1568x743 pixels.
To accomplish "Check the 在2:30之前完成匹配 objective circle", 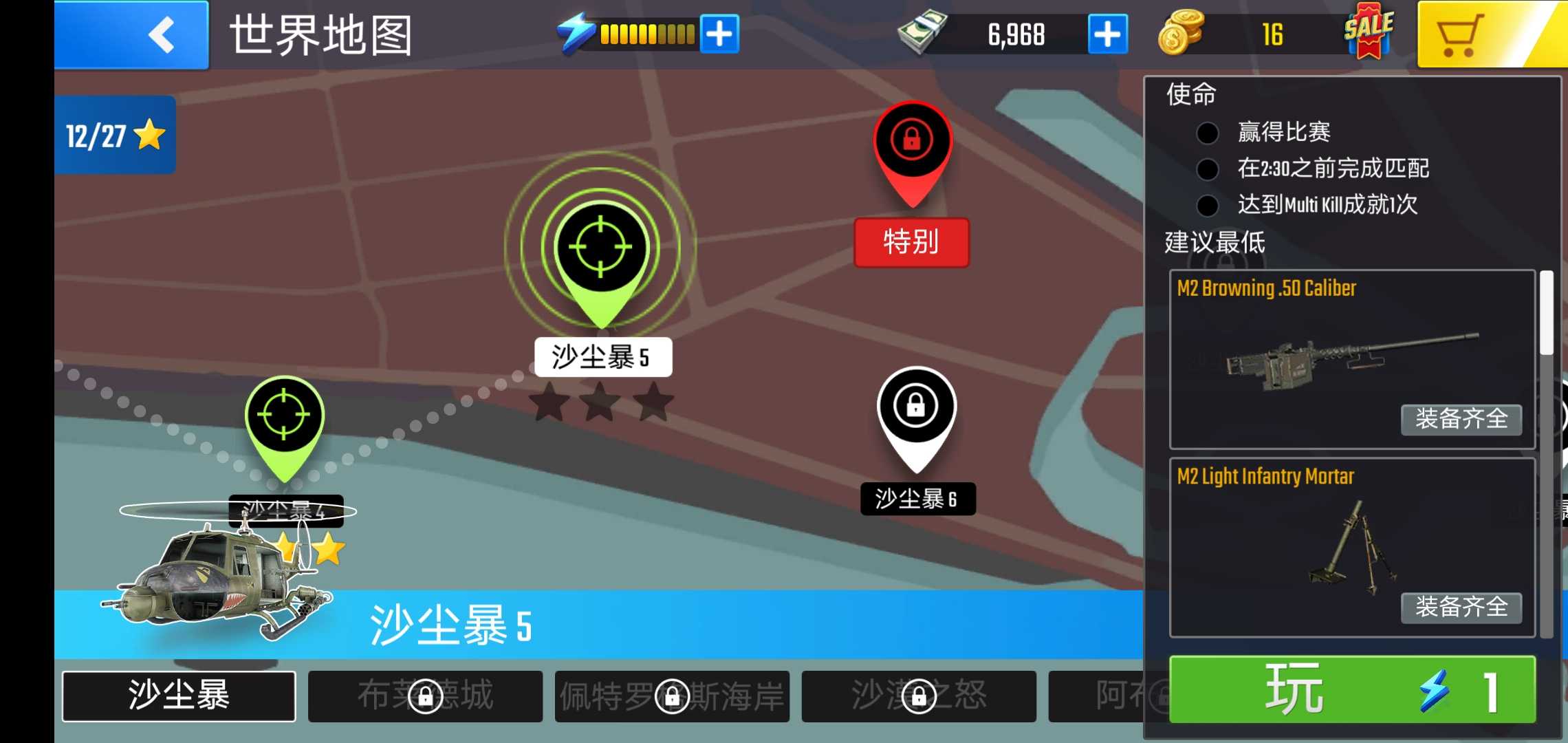I will click(x=1207, y=169).
